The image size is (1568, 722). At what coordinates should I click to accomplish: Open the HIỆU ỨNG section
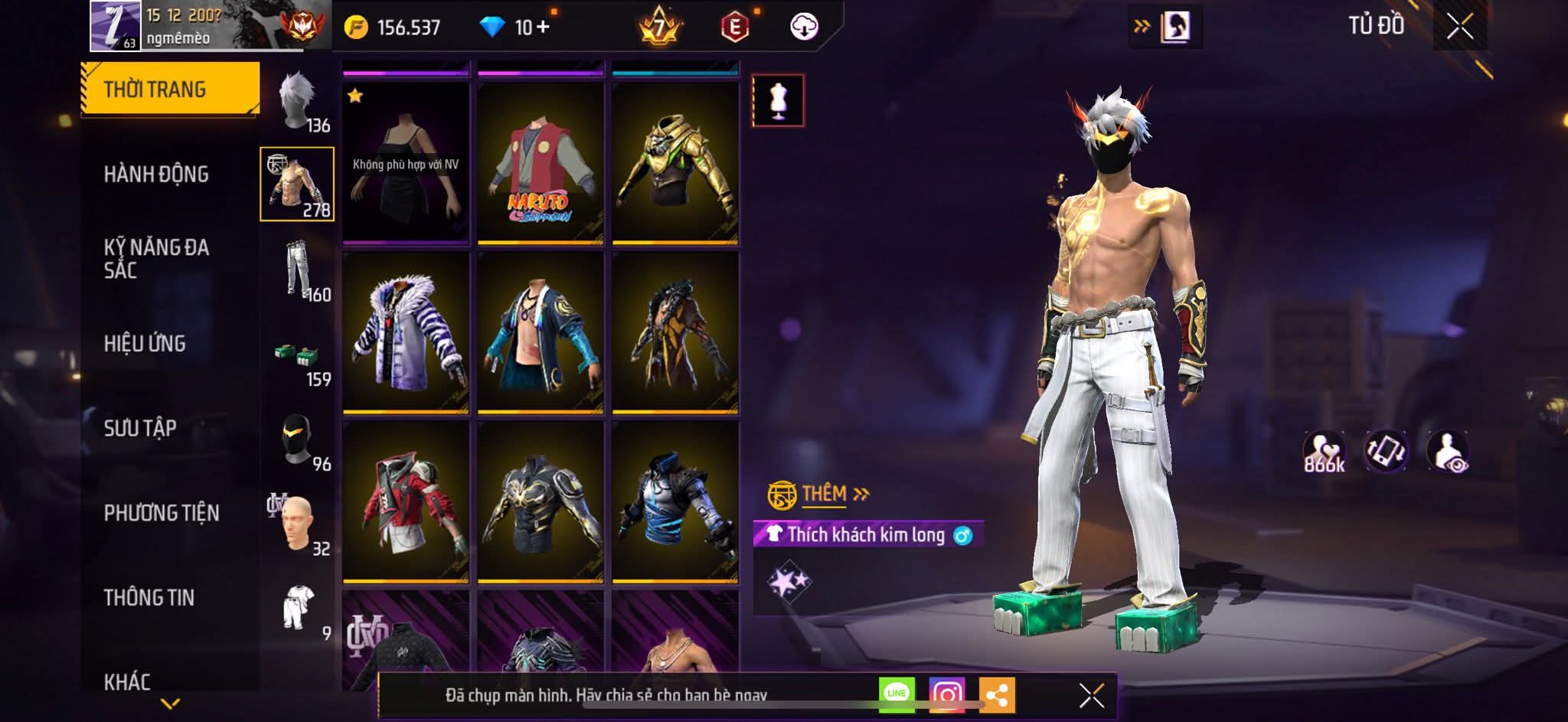tap(145, 344)
